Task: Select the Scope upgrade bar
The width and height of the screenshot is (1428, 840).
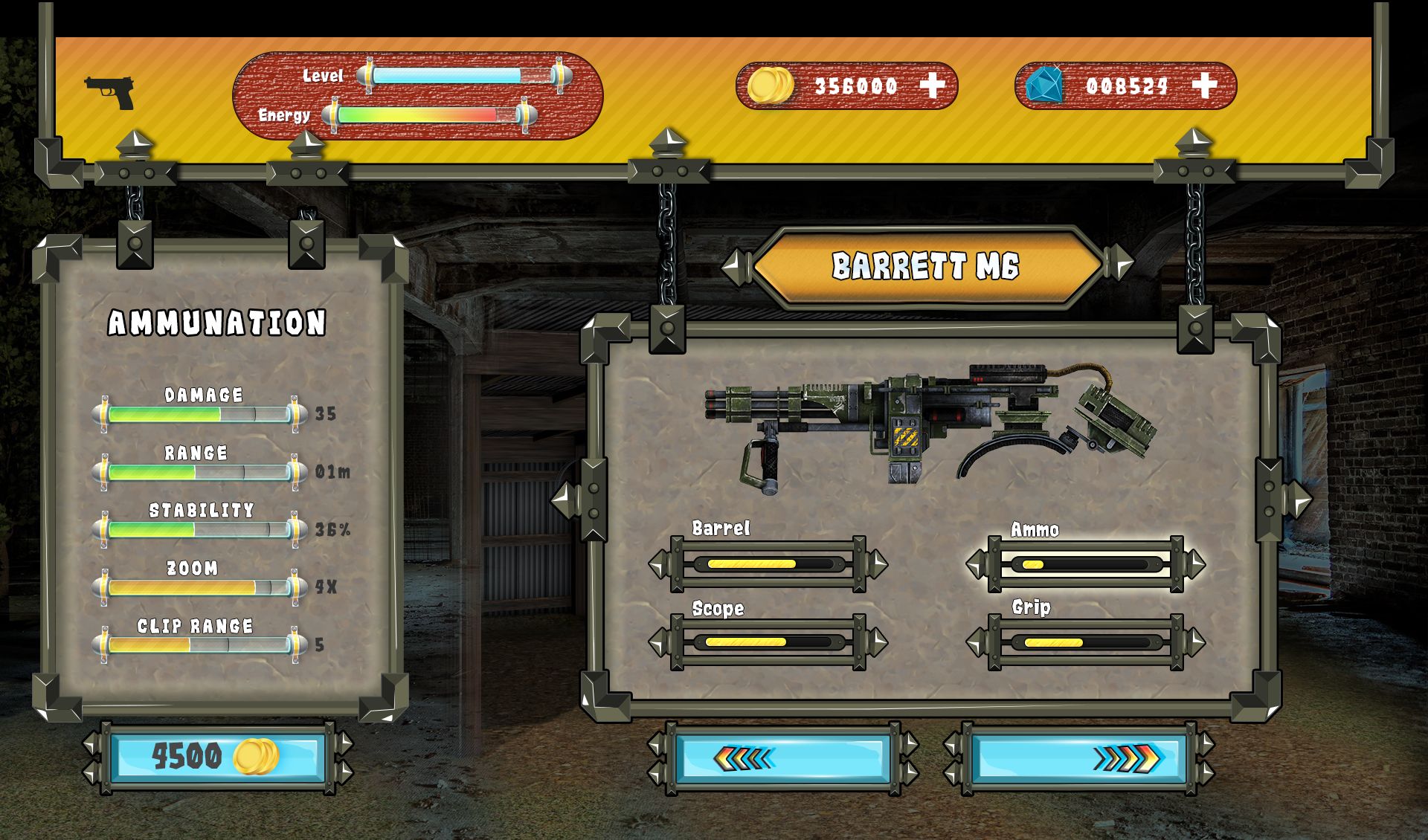Action: (768, 642)
